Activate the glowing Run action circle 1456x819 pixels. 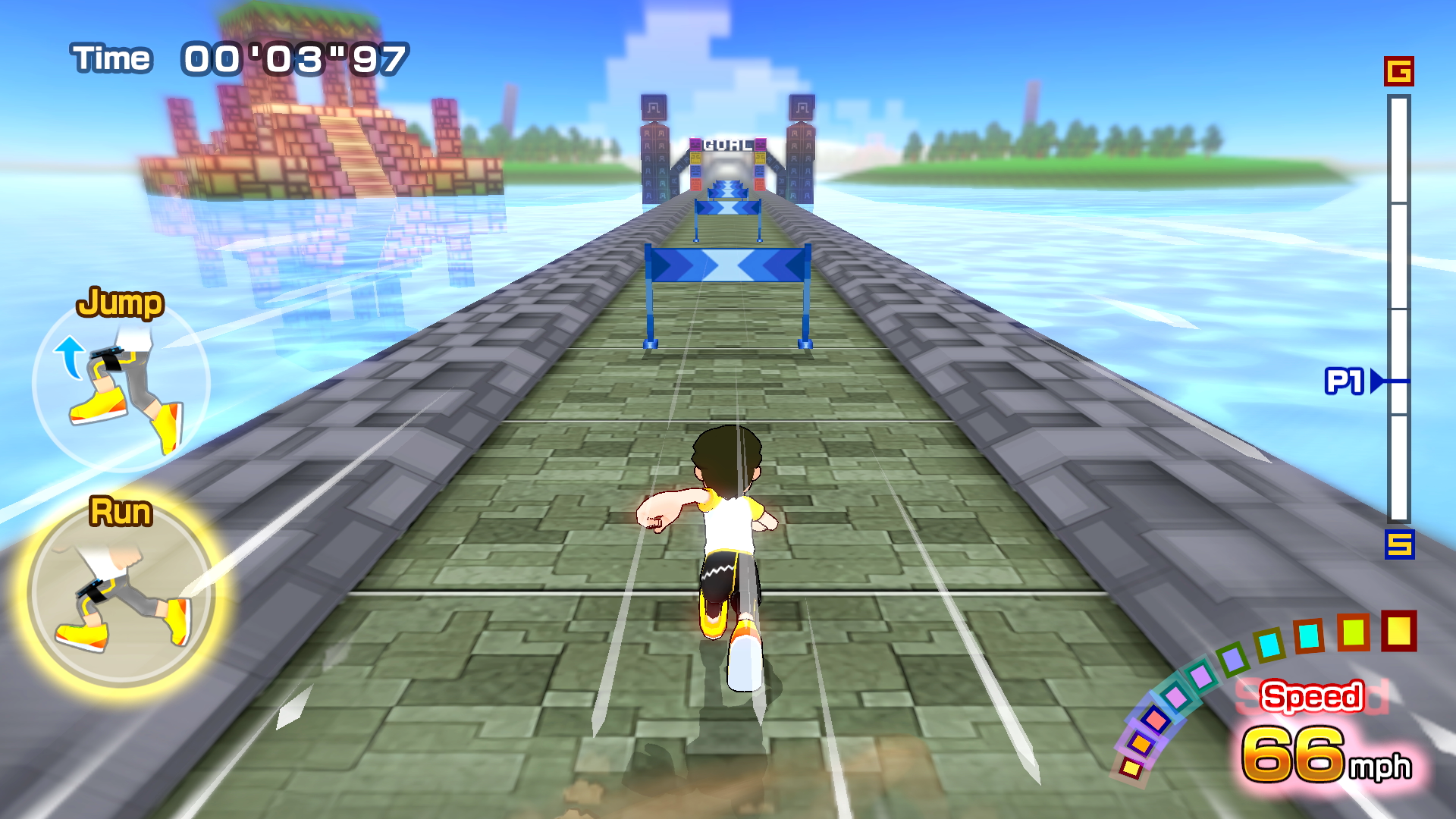[x=121, y=593]
